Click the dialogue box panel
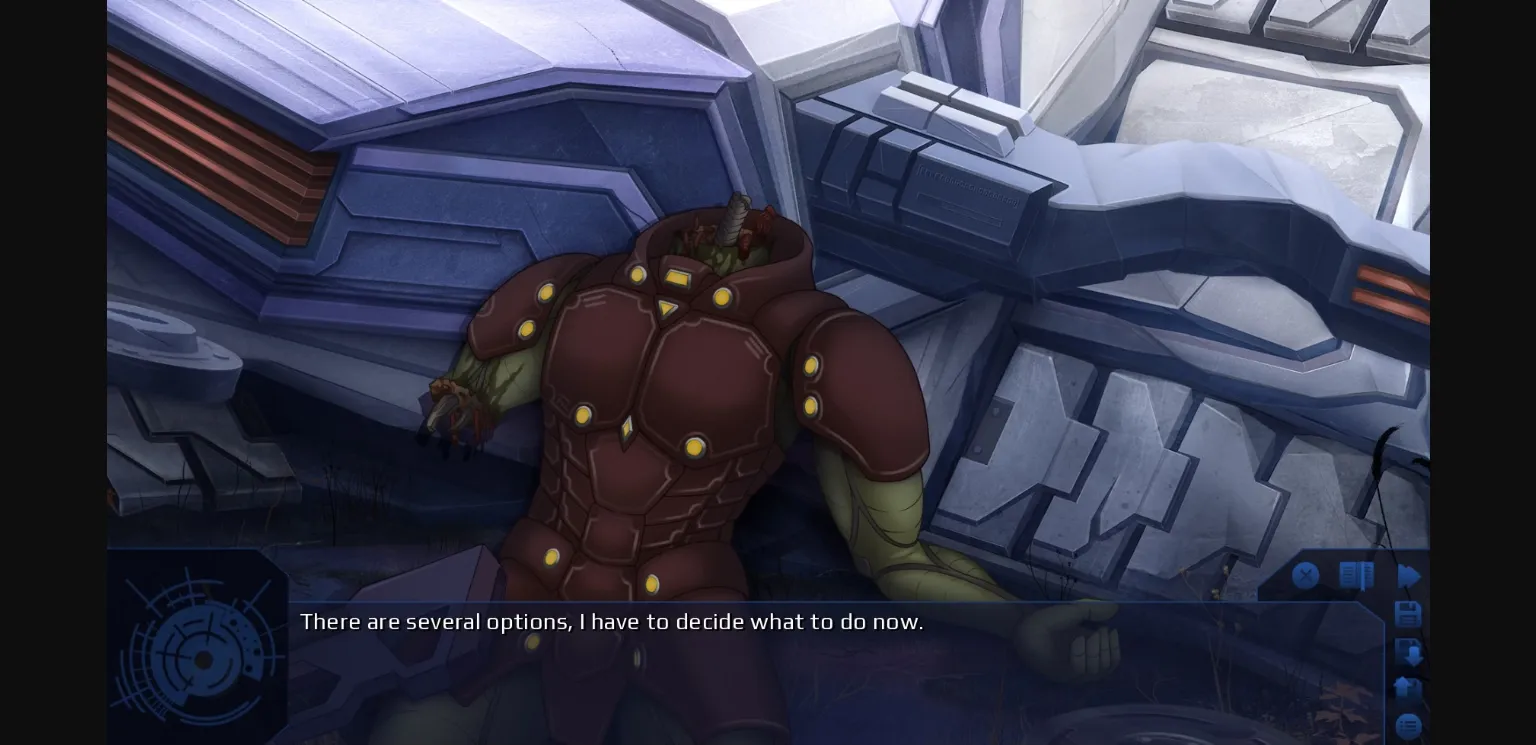Viewport: 1536px width, 745px height. pyautogui.click(x=800, y=660)
